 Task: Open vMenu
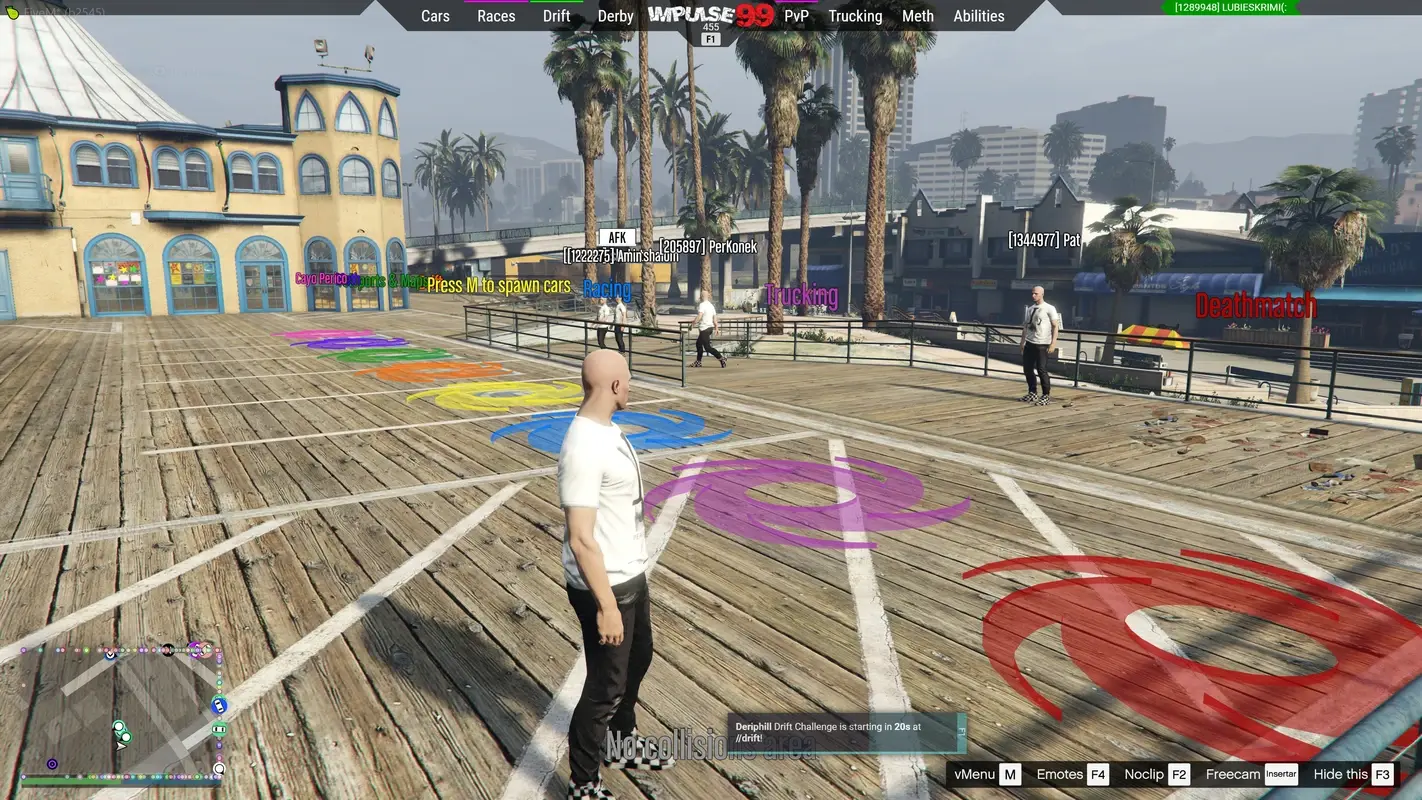[x=975, y=774]
